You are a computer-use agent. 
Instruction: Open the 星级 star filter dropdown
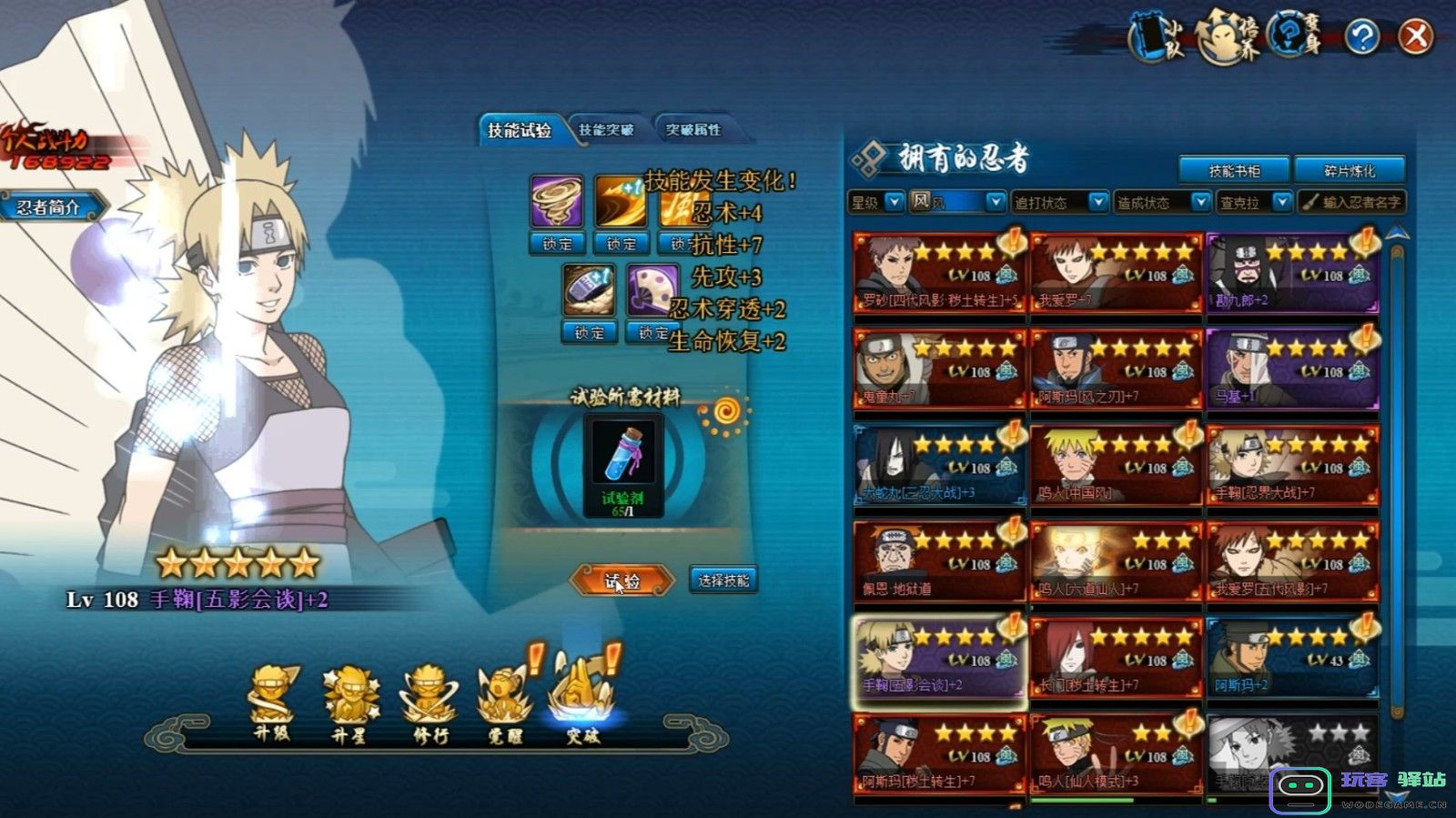(875, 202)
